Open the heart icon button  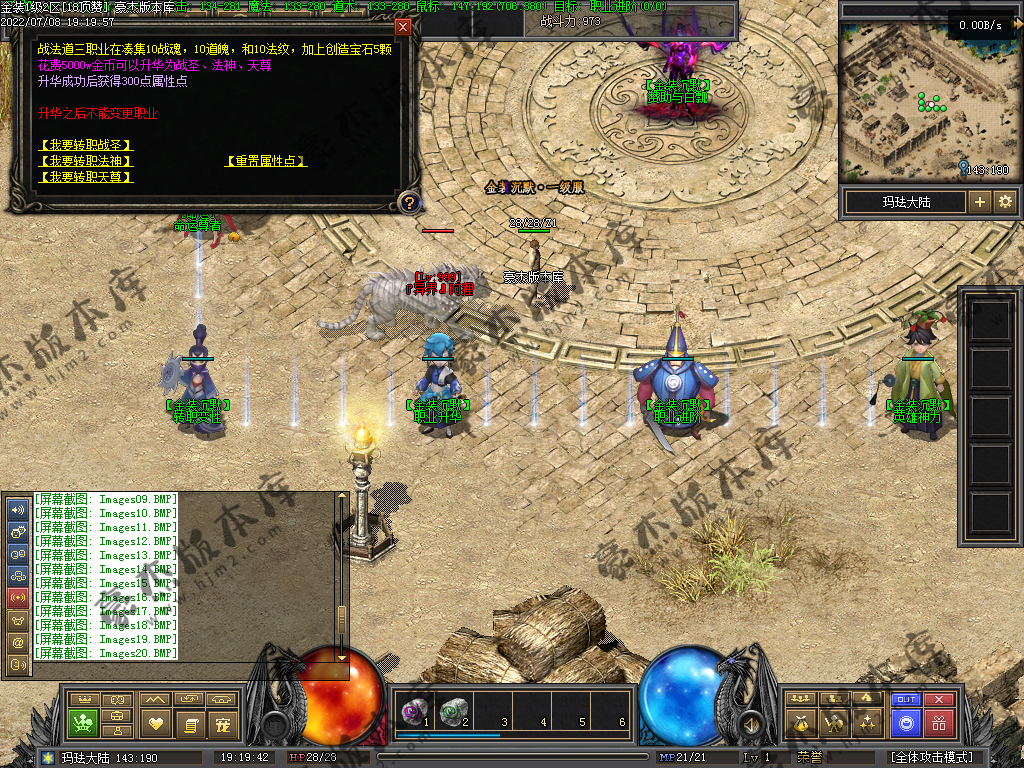coord(154,722)
